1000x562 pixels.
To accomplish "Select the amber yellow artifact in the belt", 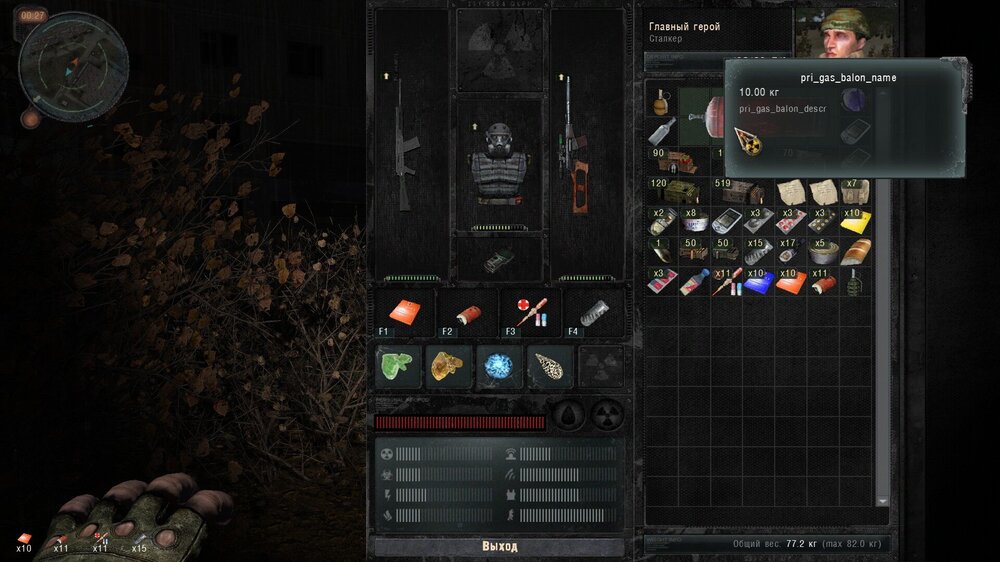I will [449, 367].
